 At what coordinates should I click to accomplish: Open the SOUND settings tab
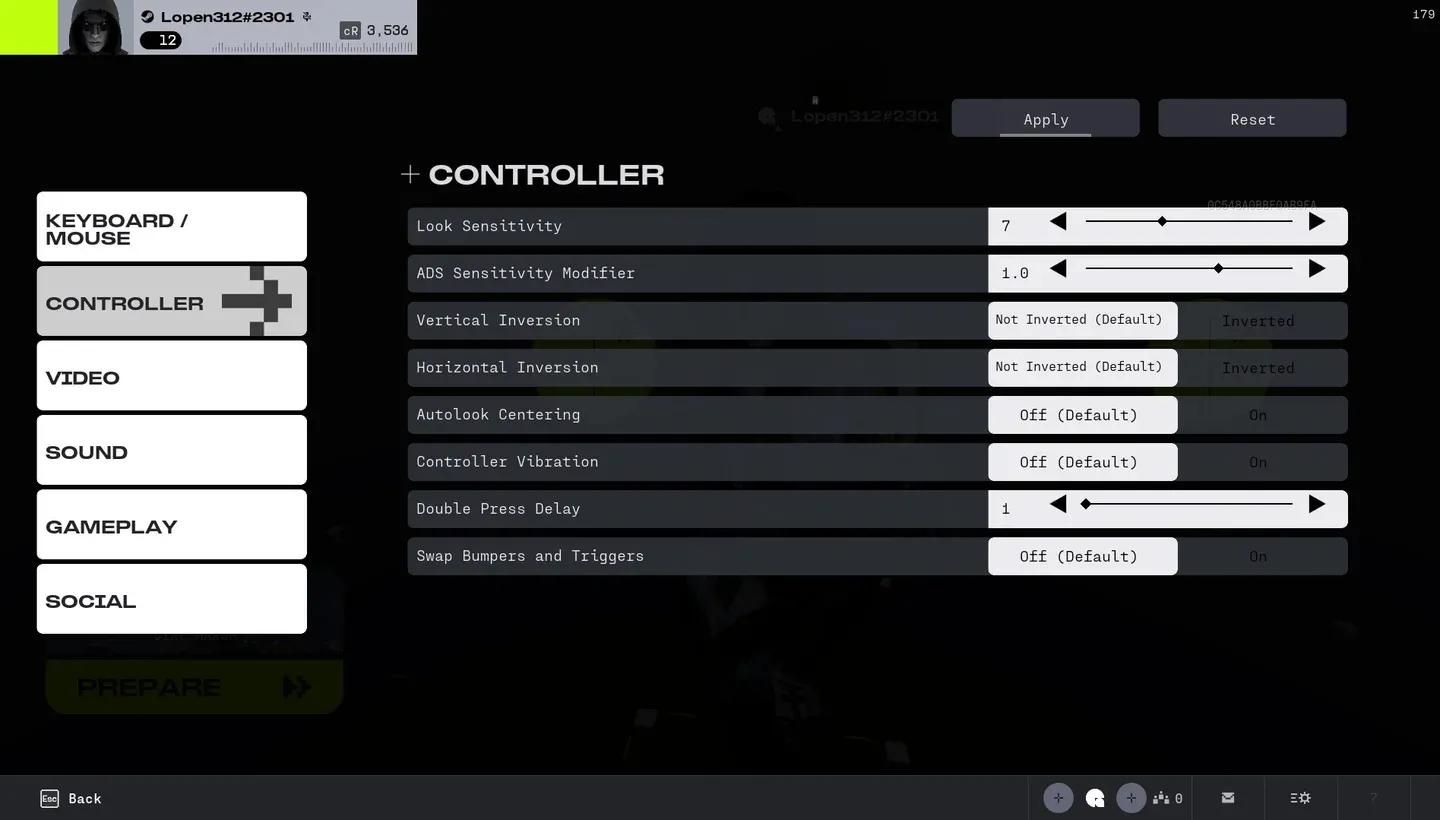pyautogui.click(x=171, y=451)
